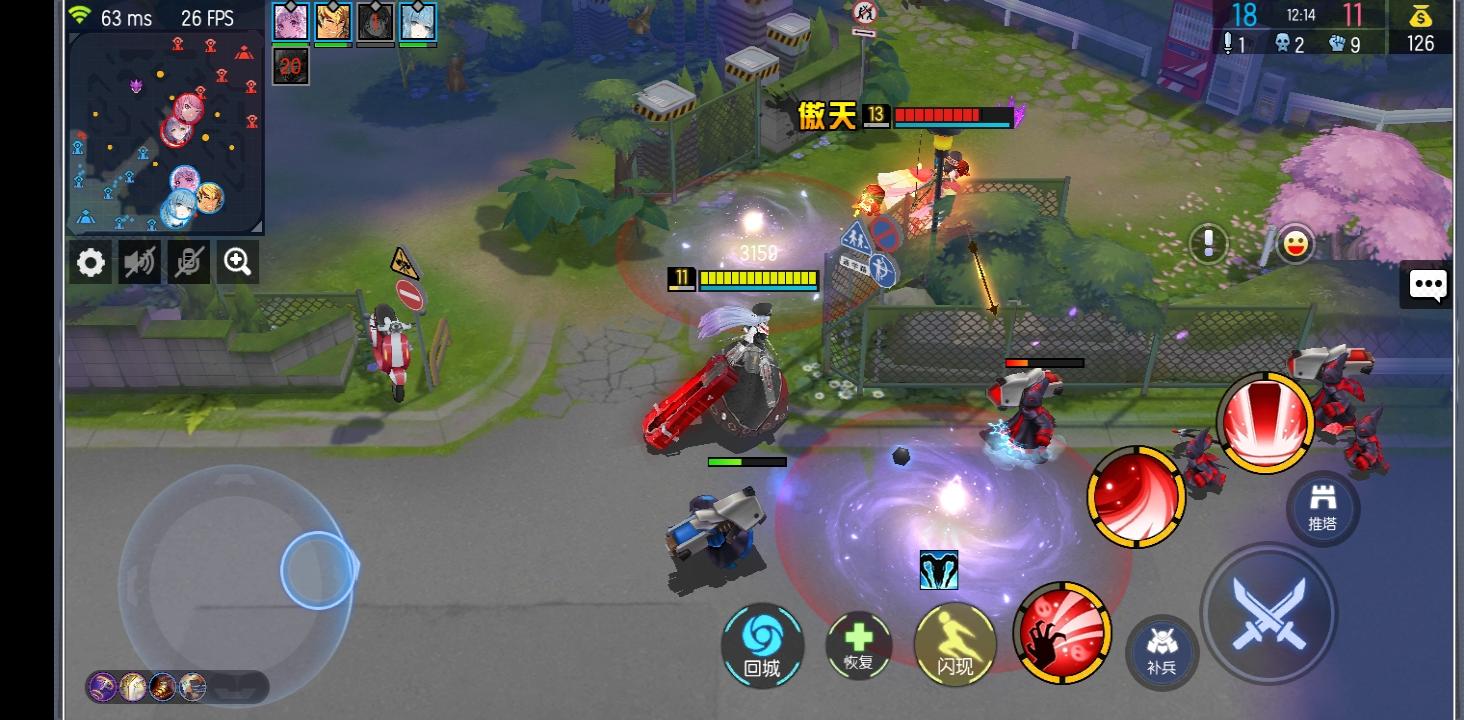Cast the 闪现 flash summoner spell
Image resolution: width=1464 pixels, height=720 pixels.
coord(953,645)
